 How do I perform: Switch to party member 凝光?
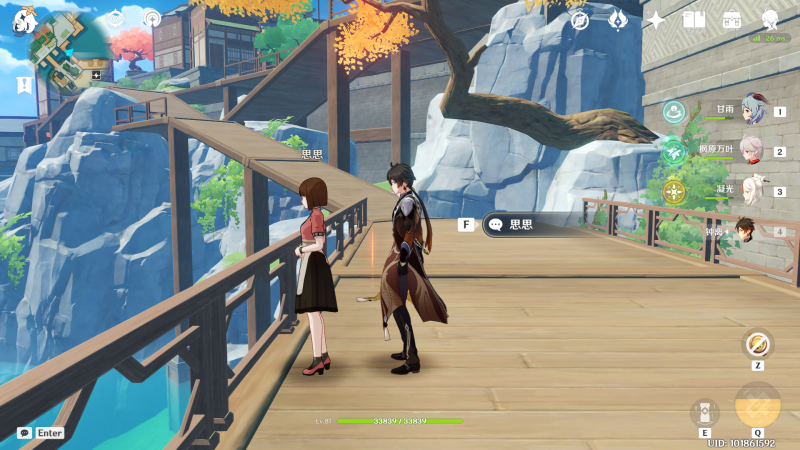click(x=752, y=190)
